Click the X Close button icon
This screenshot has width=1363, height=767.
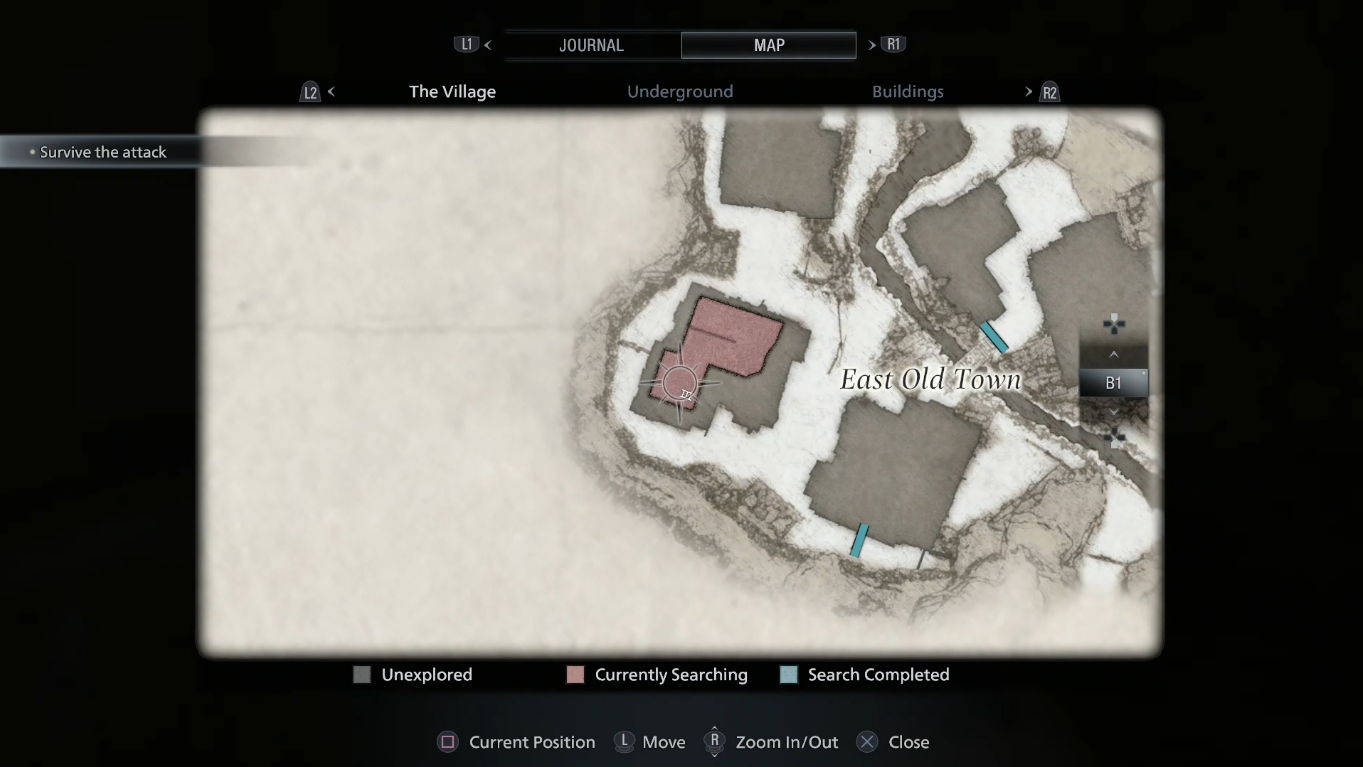click(866, 742)
